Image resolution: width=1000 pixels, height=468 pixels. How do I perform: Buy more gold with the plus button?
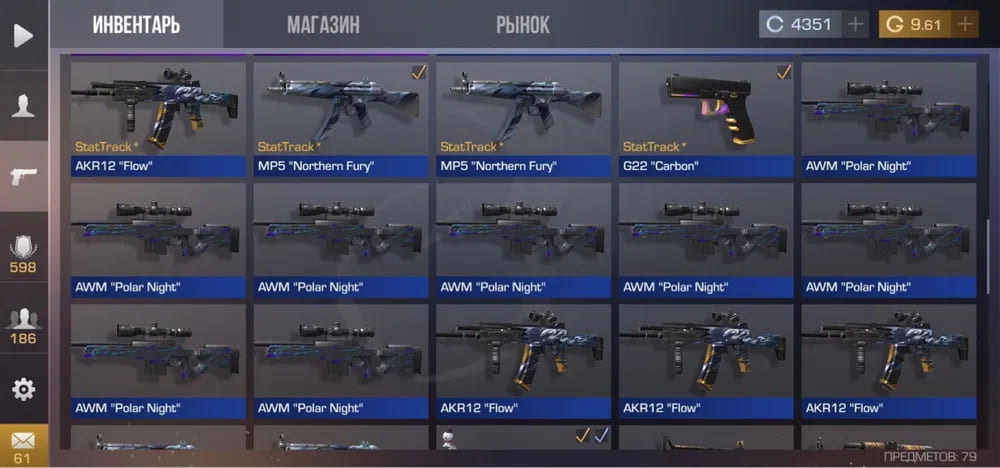964,25
